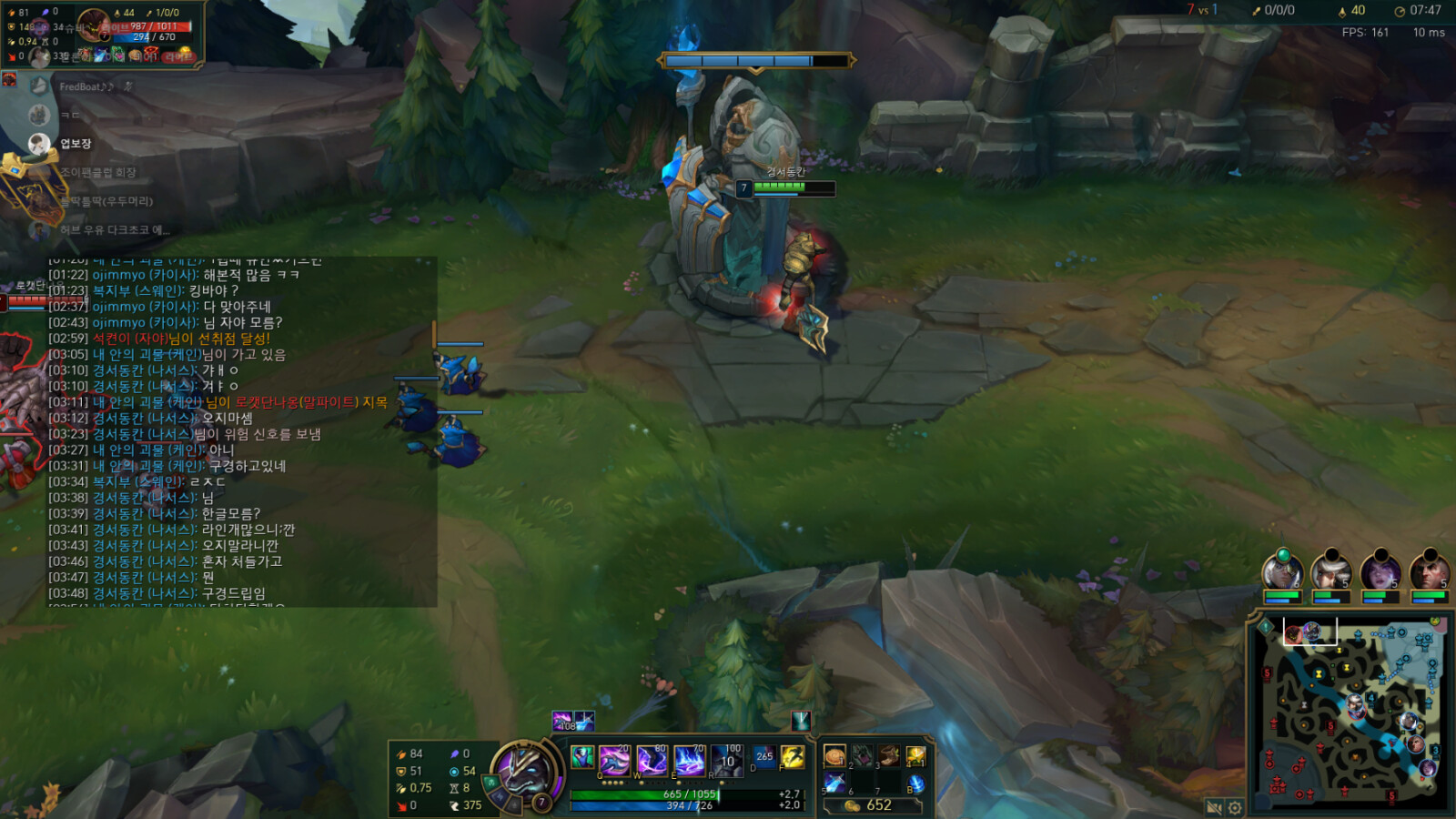
Task: Click the sword item in slot 5
Action: pos(834,784)
